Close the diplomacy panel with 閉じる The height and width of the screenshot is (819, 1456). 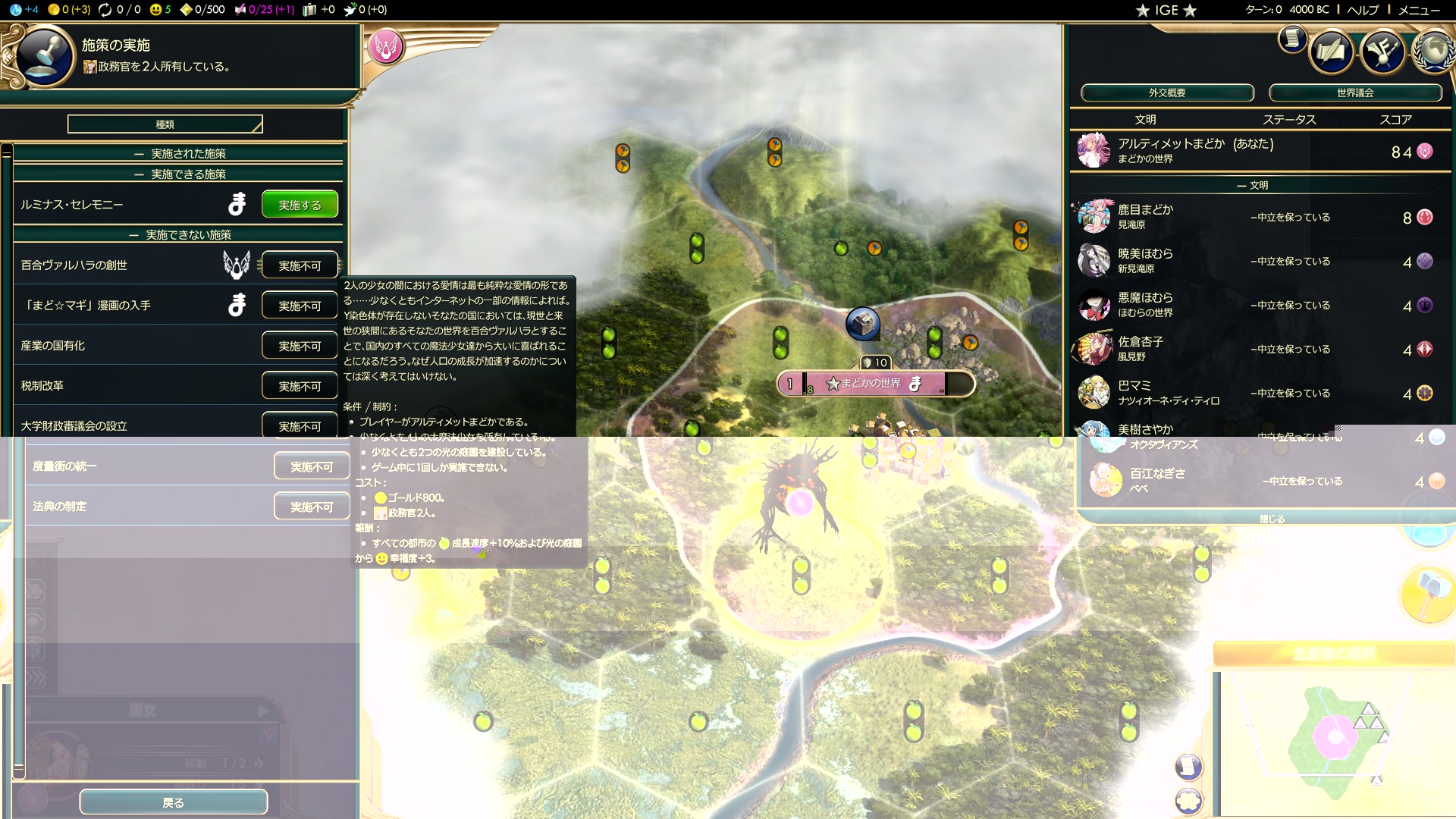[x=1272, y=519]
